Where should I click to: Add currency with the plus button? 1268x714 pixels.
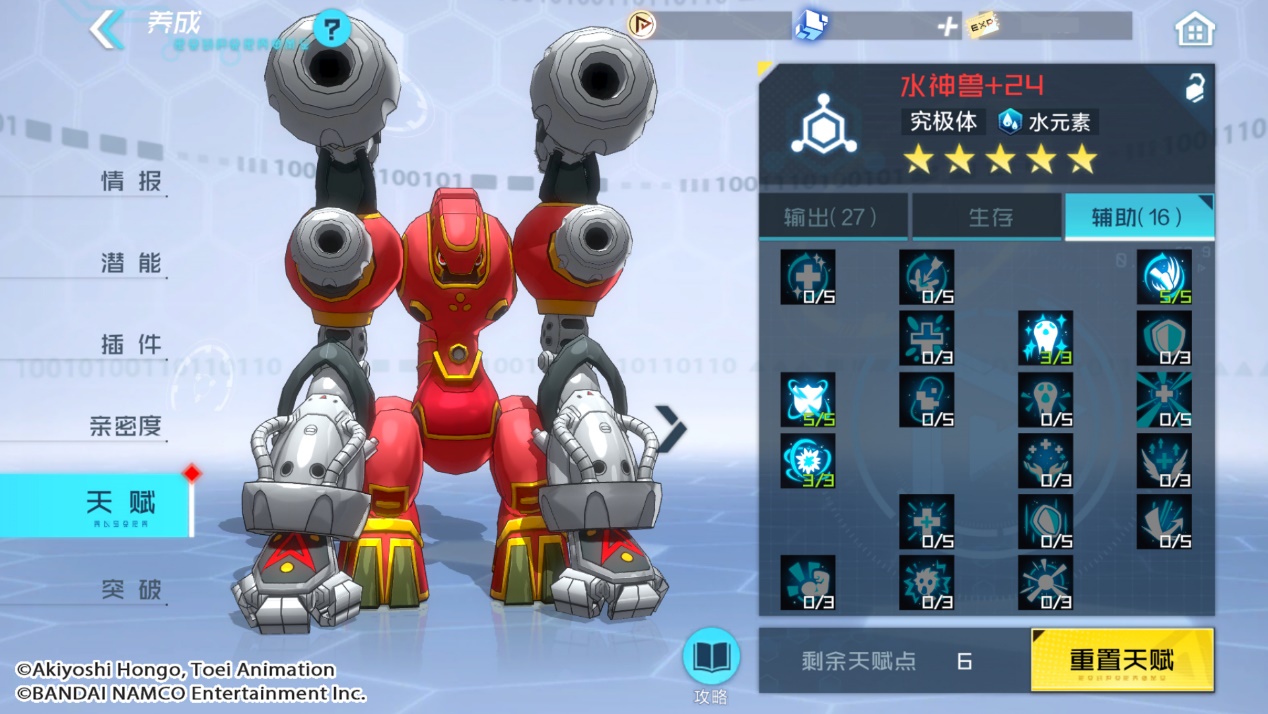click(x=946, y=27)
